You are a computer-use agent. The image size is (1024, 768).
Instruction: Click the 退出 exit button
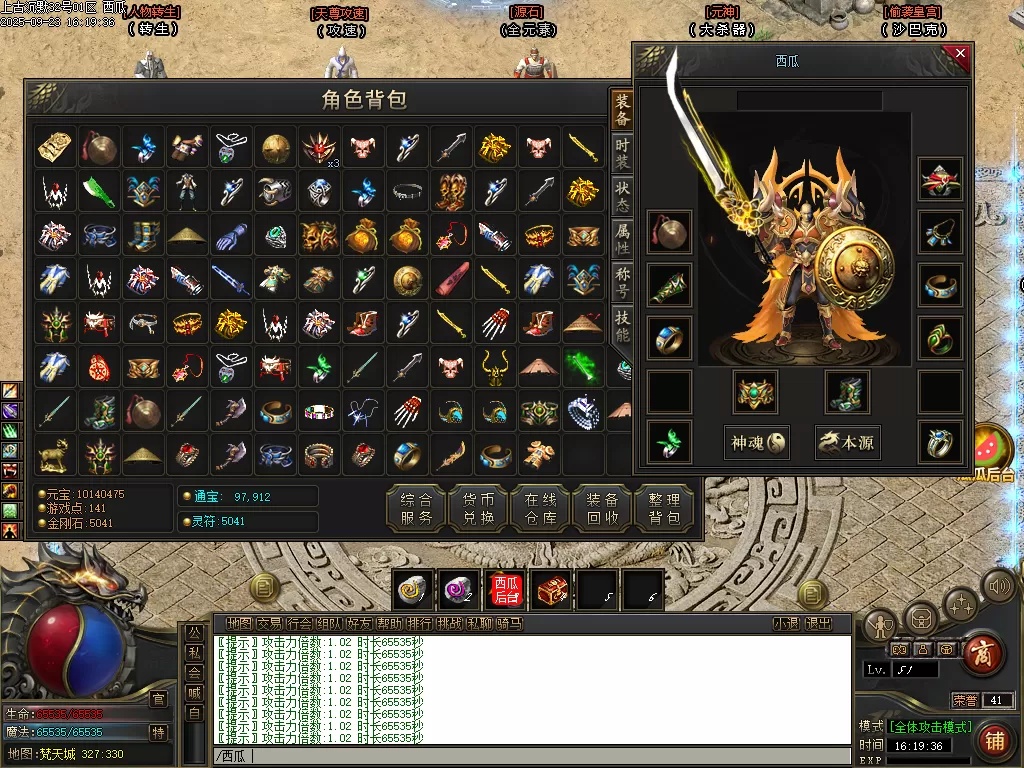pyautogui.click(x=818, y=623)
